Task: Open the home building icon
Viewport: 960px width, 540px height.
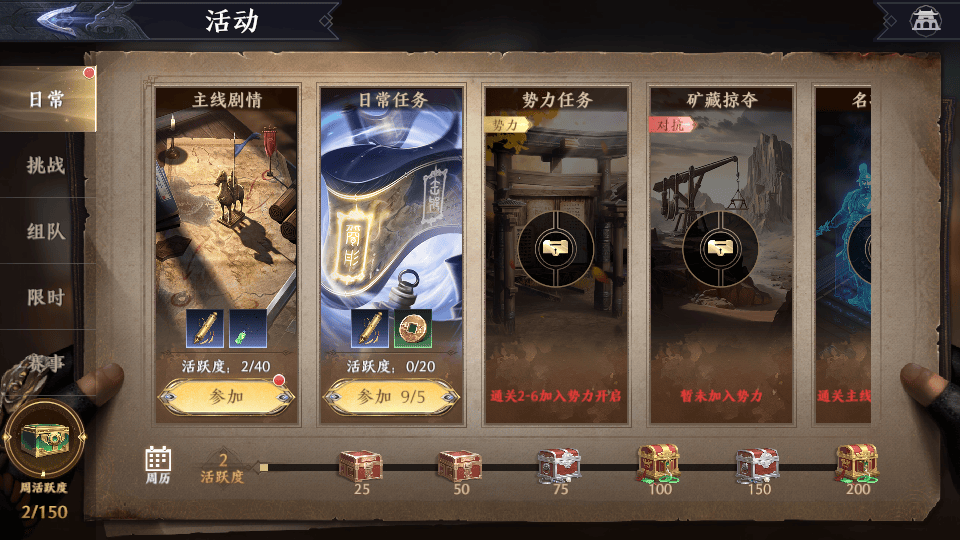Action: (923, 20)
